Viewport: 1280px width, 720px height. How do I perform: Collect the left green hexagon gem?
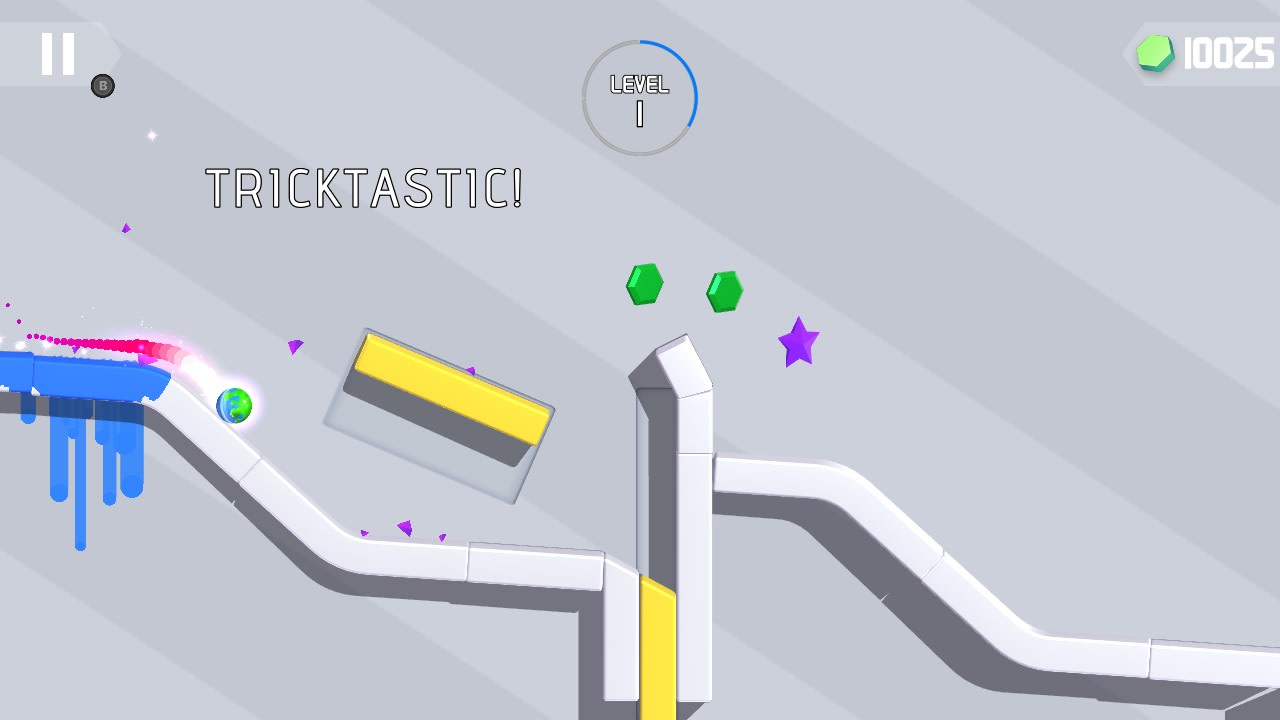(x=644, y=283)
